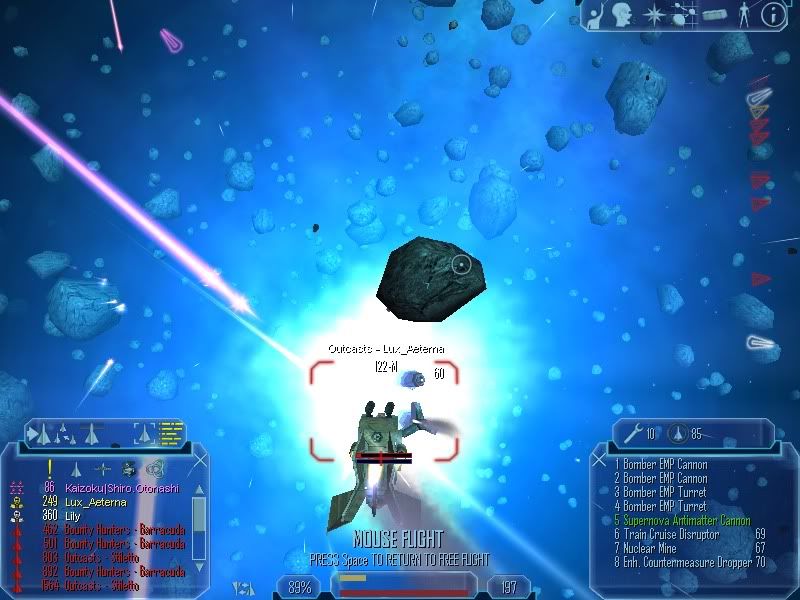Choose the Nuclear Mine in weapon list
800x600 pixels.
[654, 548]
